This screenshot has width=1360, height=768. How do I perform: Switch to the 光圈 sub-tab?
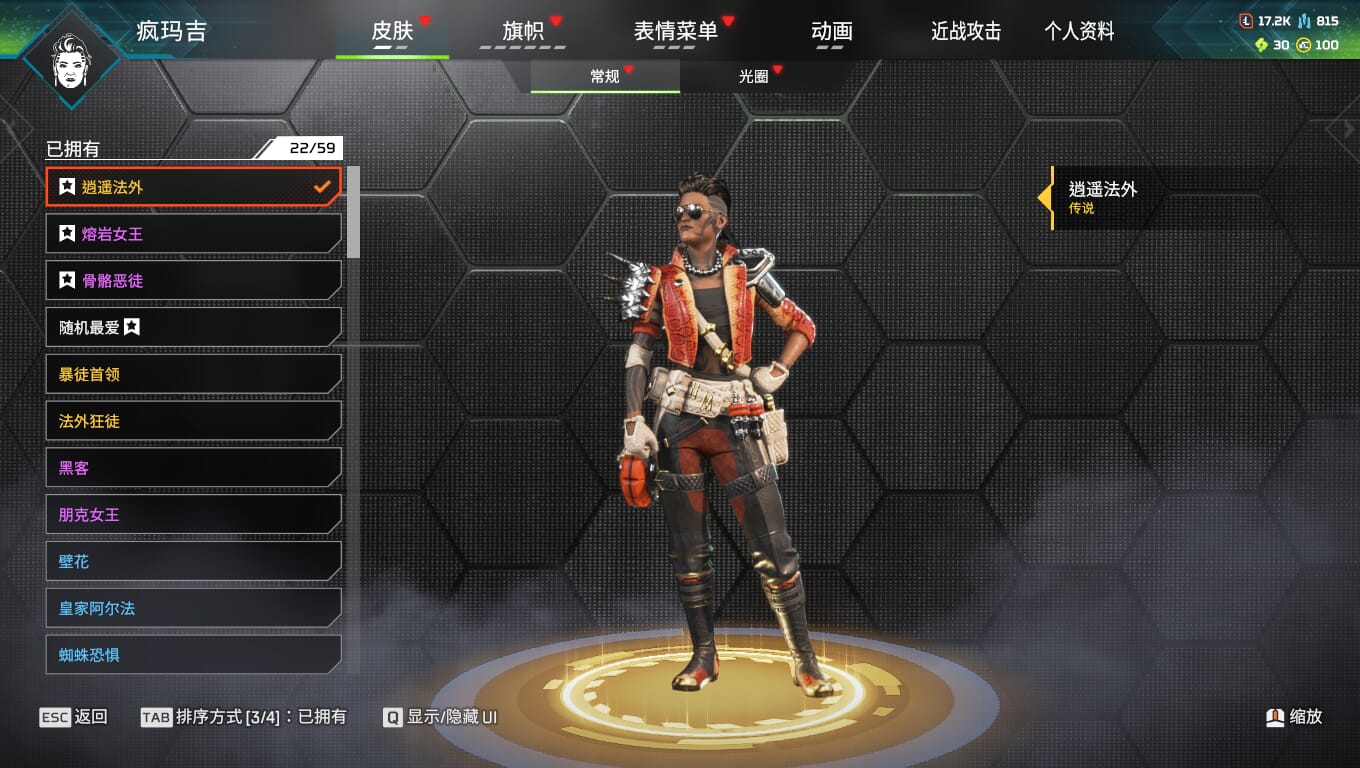pyautogui.click(x=754, y=77)
